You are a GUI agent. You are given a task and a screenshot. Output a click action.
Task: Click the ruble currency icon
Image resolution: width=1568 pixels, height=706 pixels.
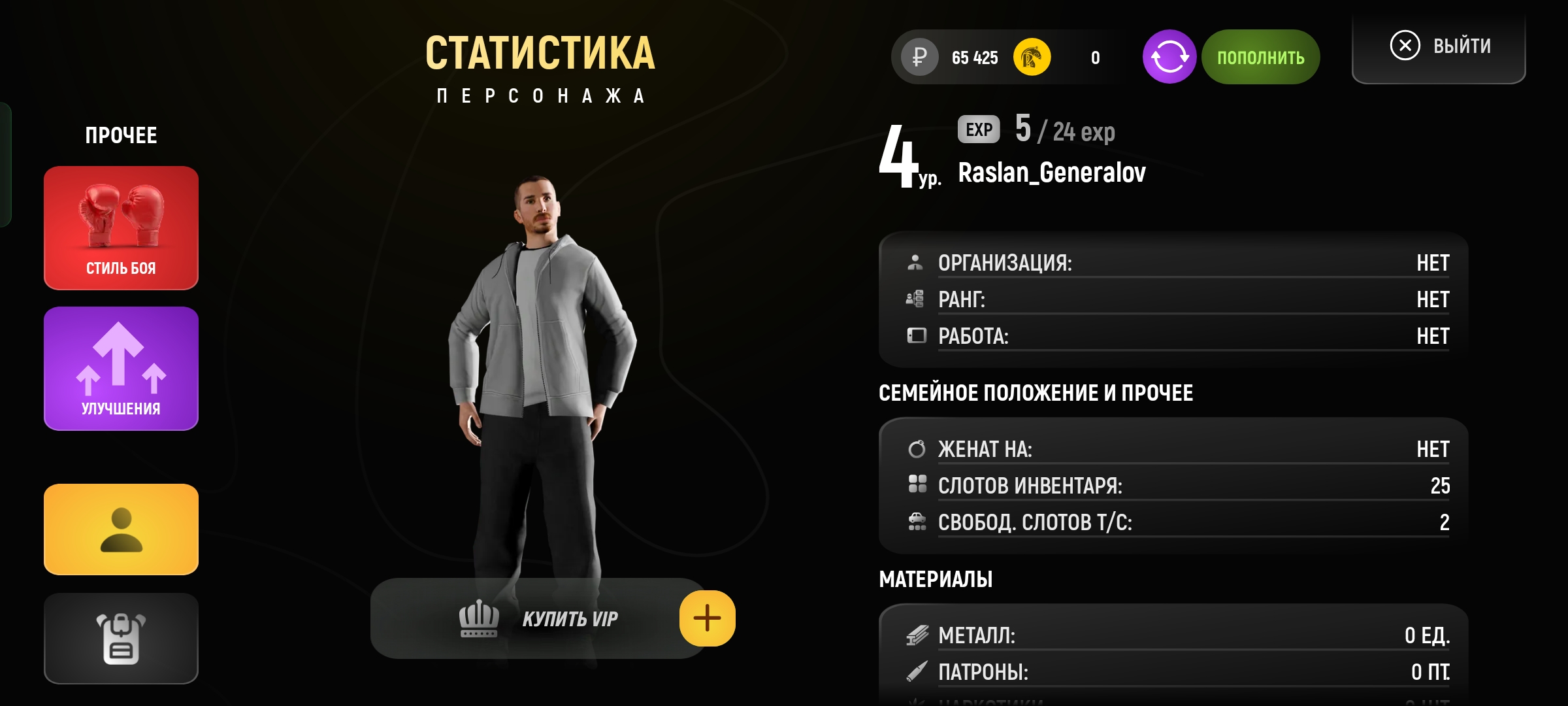(921, 57)
